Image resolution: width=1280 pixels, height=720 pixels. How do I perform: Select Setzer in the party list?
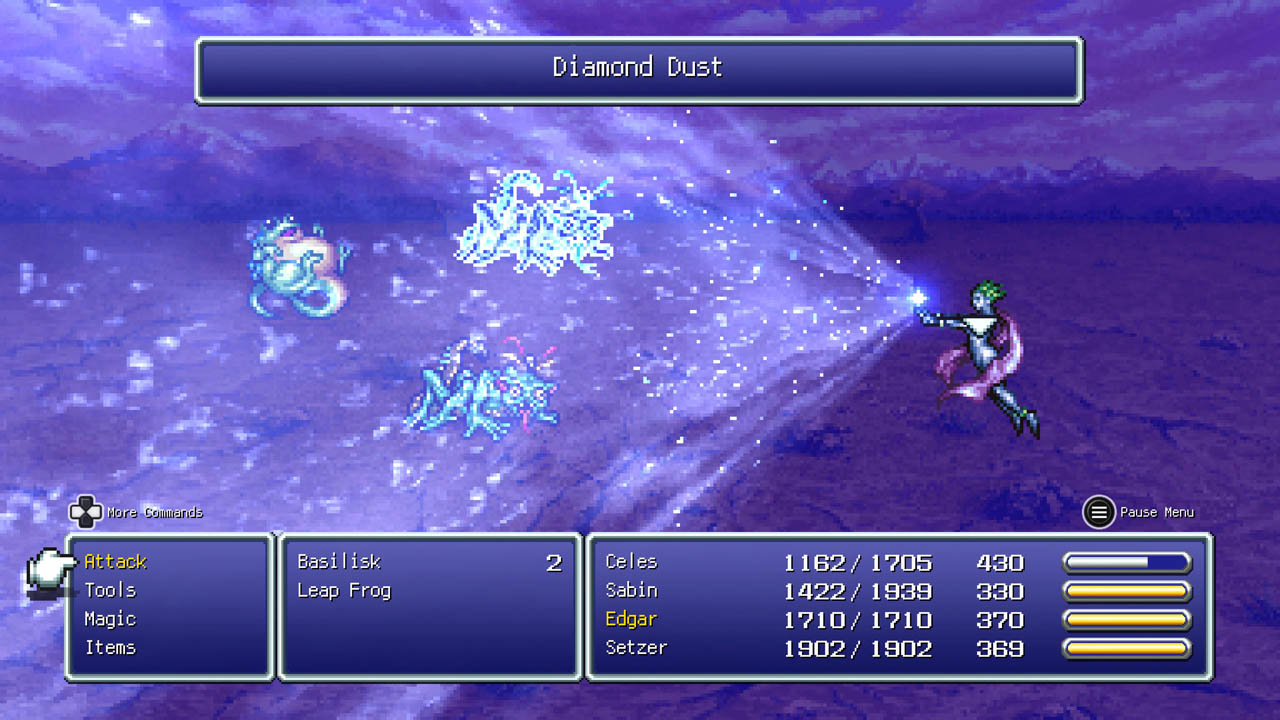(636, 648)
